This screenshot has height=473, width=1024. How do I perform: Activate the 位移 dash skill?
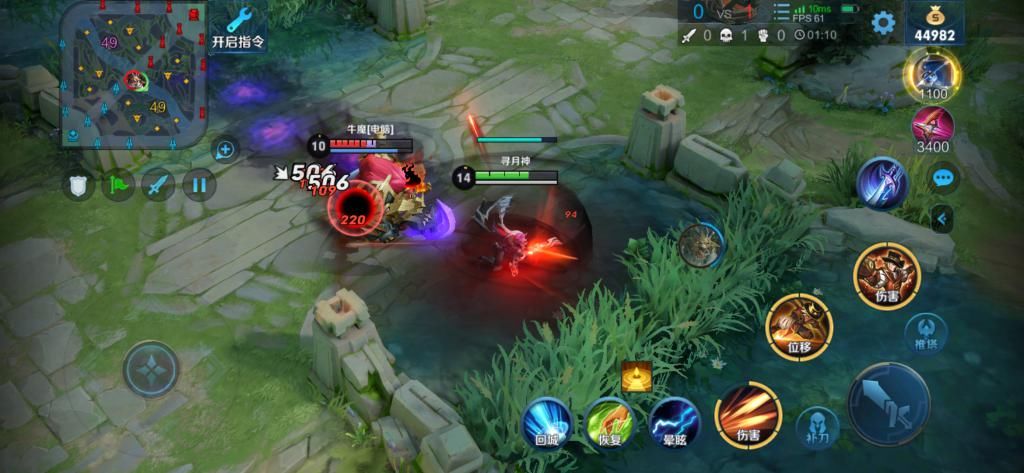[x=797, y=326]
